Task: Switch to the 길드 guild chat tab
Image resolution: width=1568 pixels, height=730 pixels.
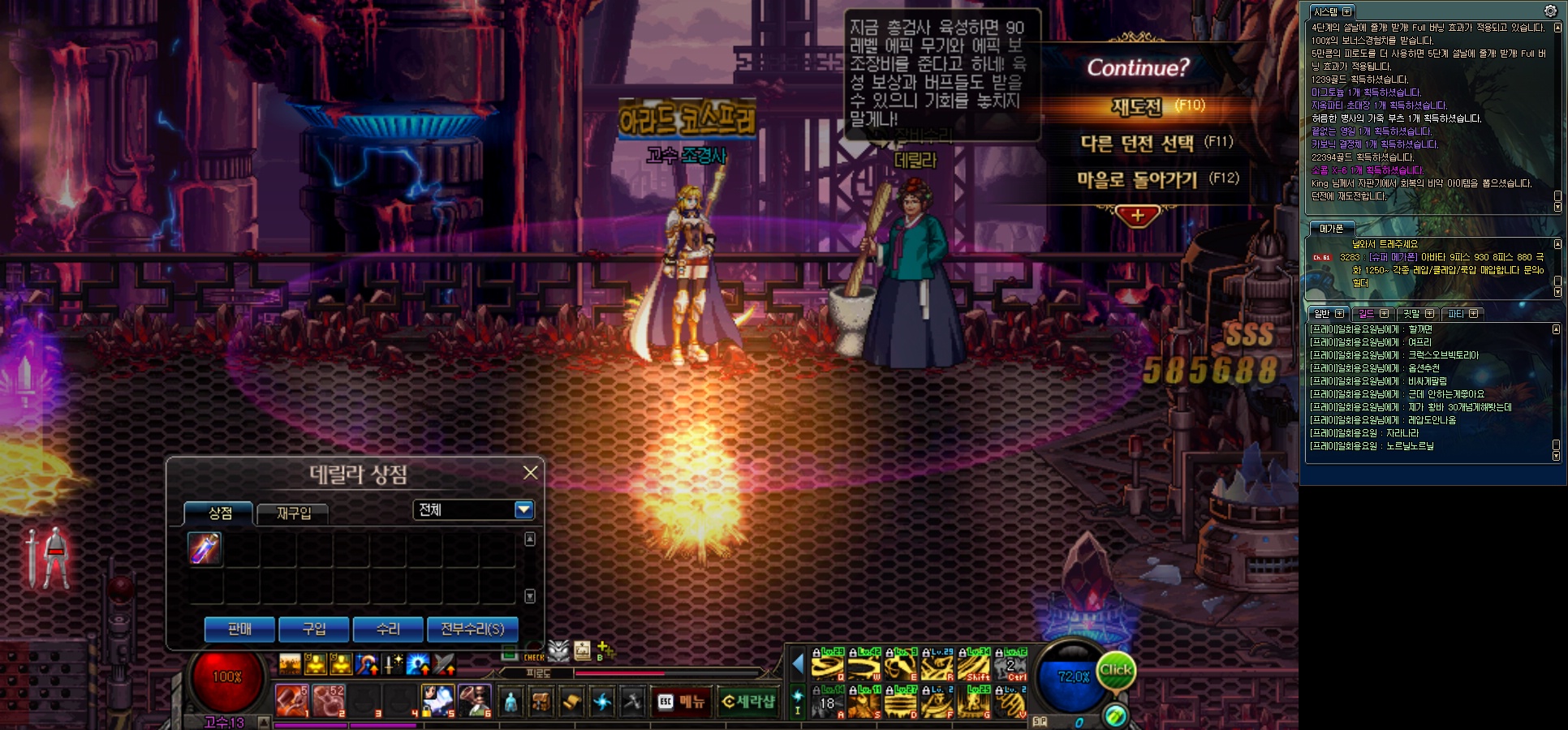Action: click(x=1367, y=314)
